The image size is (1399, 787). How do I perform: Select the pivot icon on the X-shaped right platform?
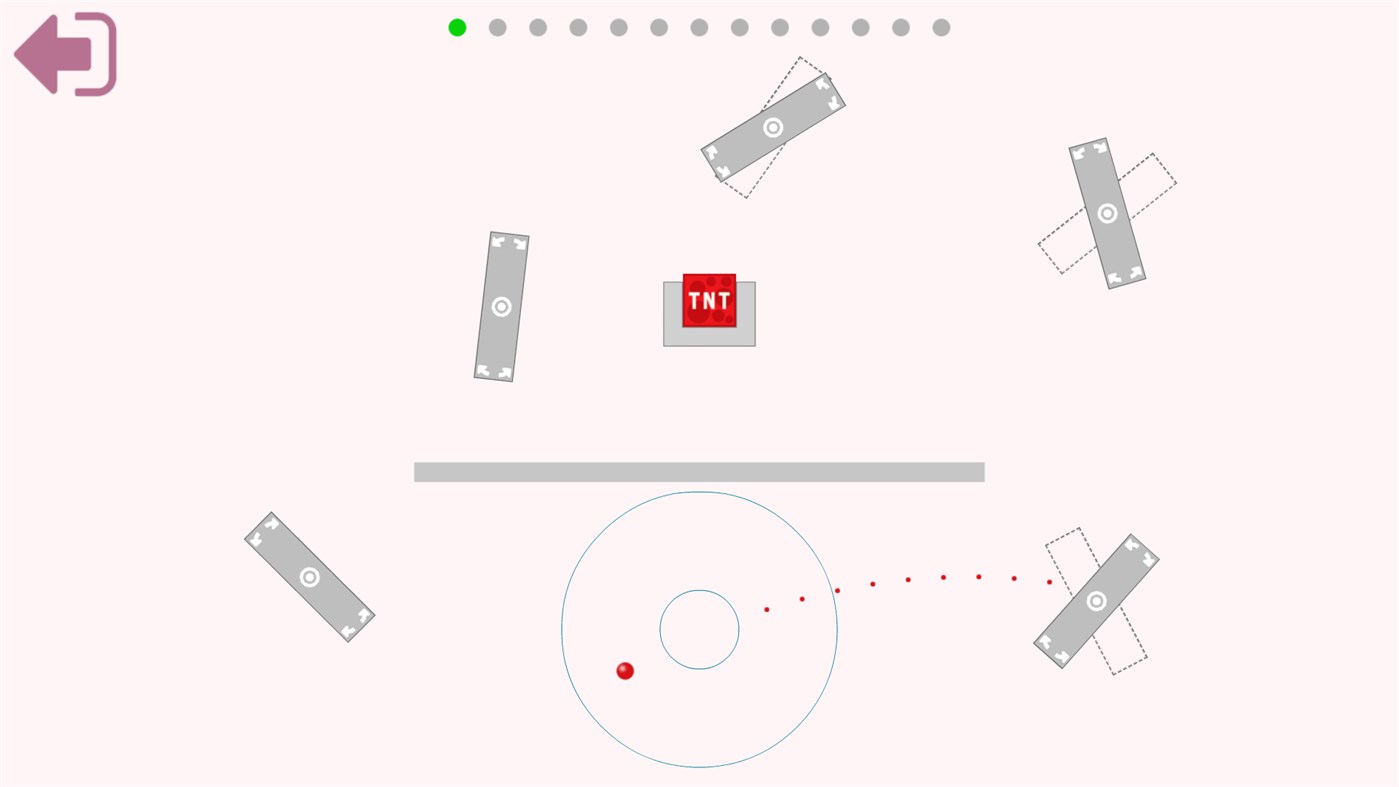[x=1107, y=211]
